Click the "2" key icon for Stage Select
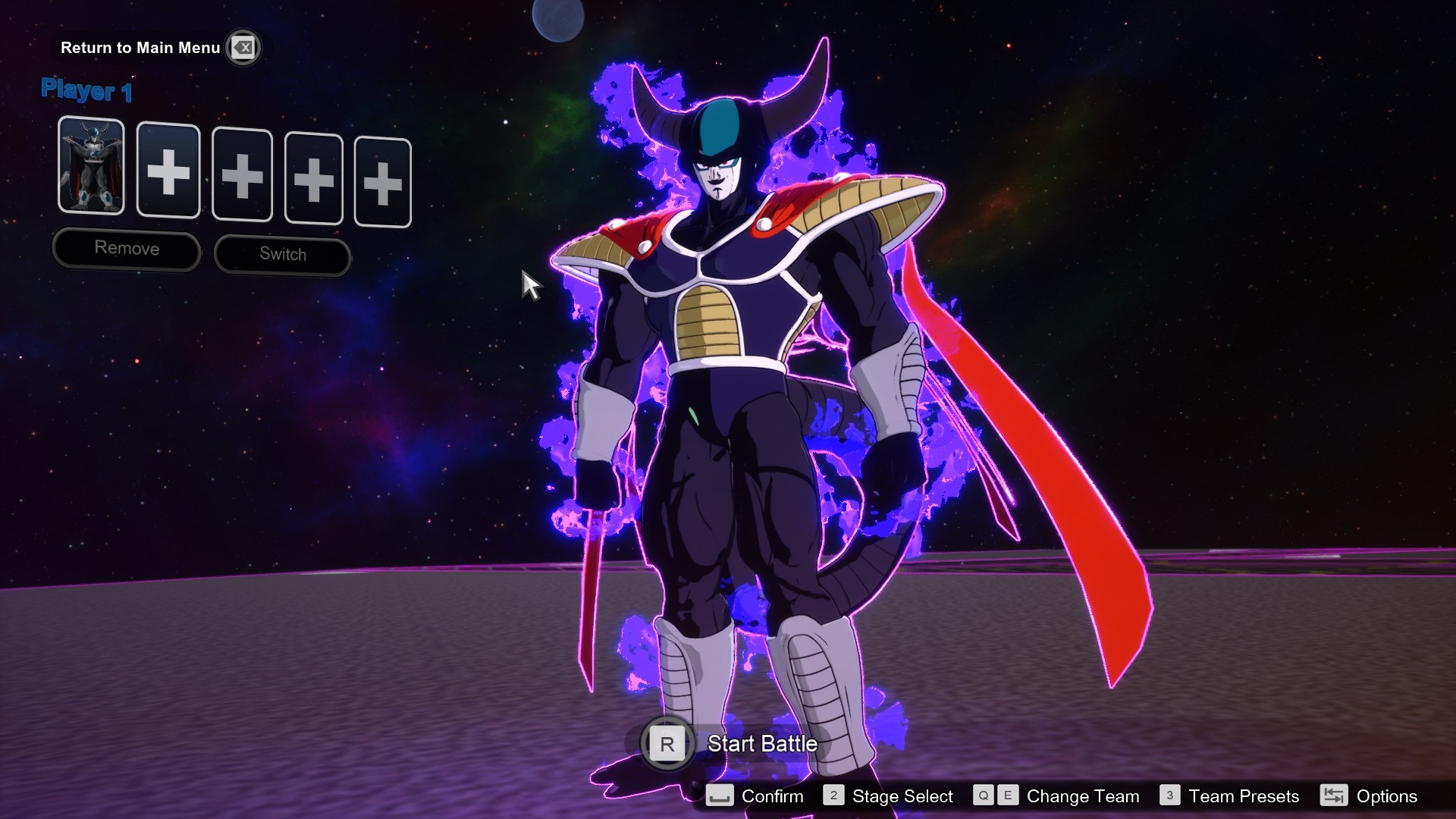This screenshot has width=1456, height=819. point(834,796)
